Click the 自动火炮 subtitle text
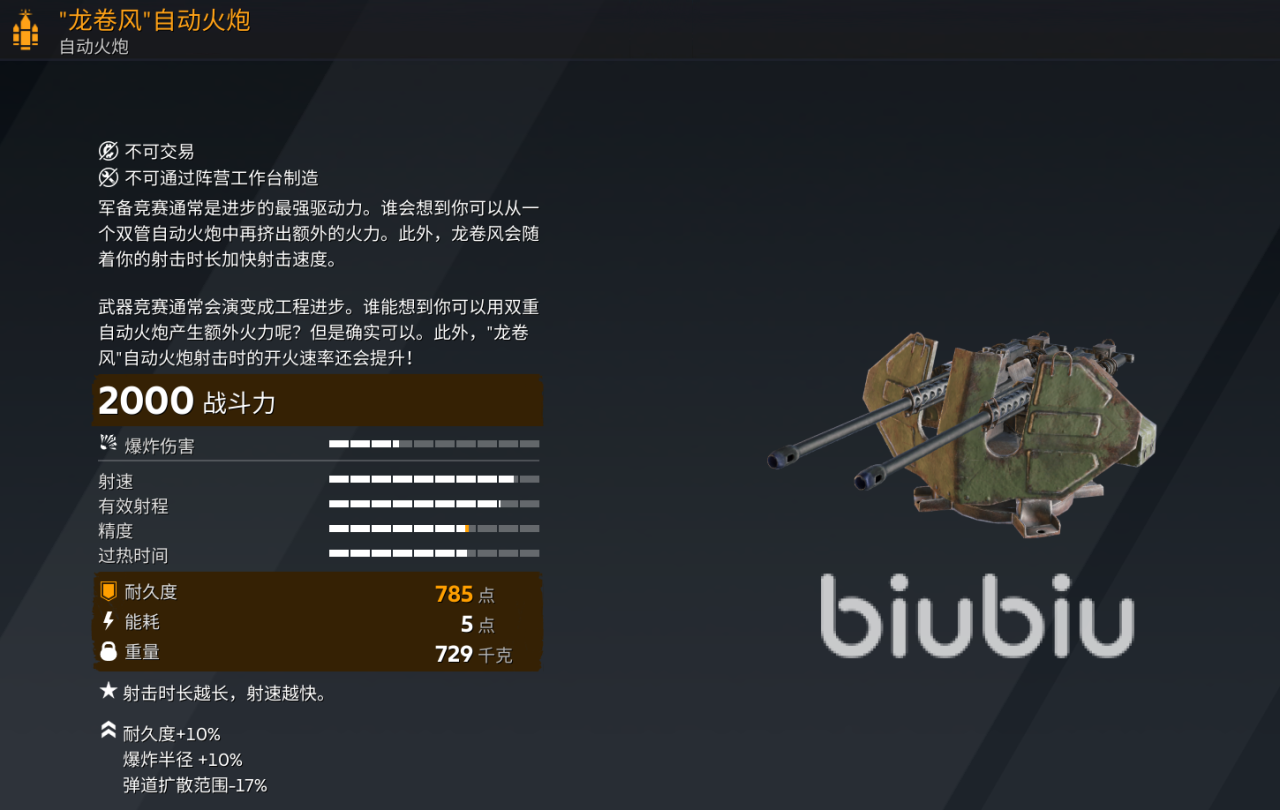 click(x=92, y=48)
